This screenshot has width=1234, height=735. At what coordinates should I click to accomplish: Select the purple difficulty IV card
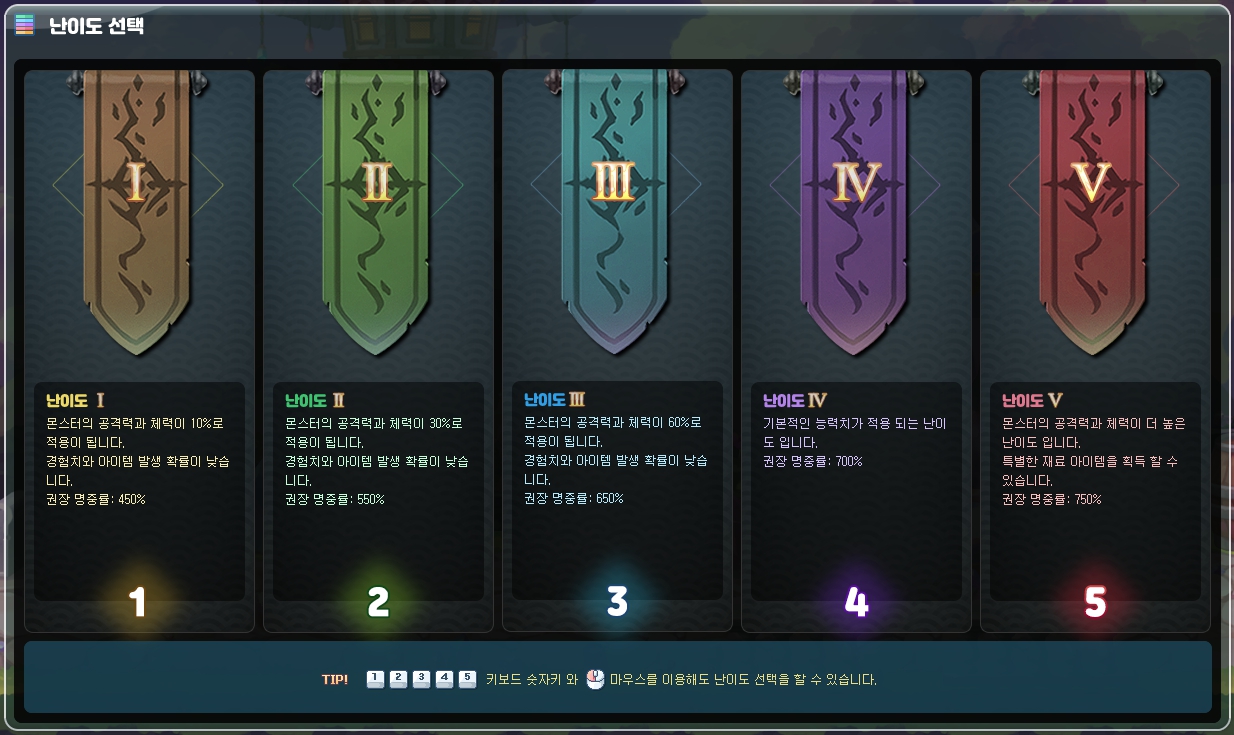(856, 350)
